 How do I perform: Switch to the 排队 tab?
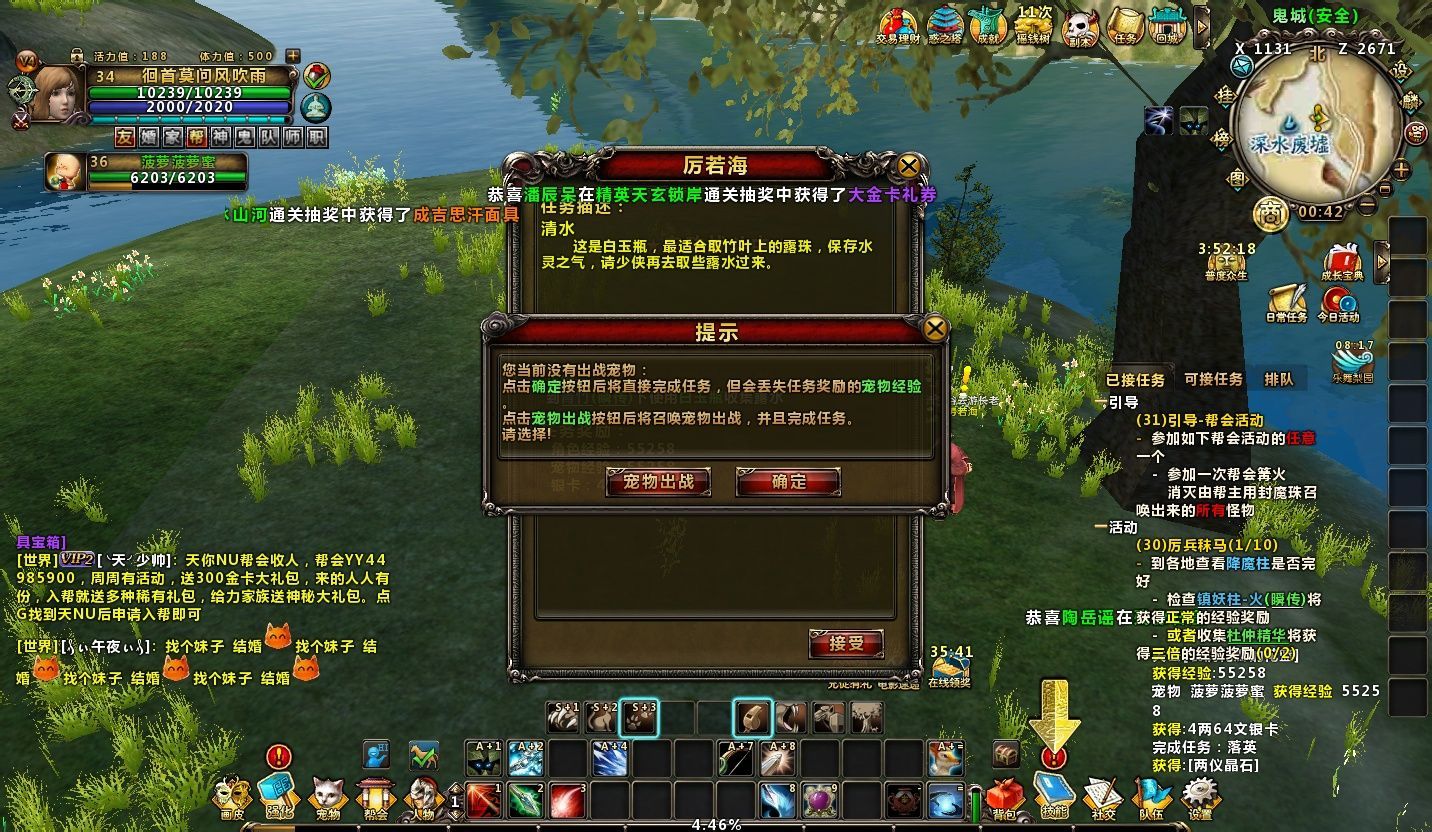(1278, 380)
